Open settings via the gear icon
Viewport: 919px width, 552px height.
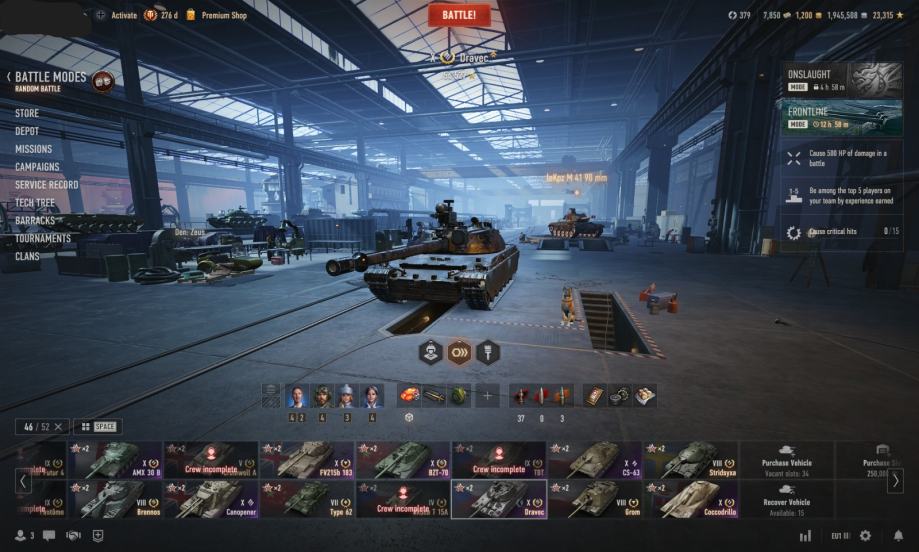(x=865, y=536)
